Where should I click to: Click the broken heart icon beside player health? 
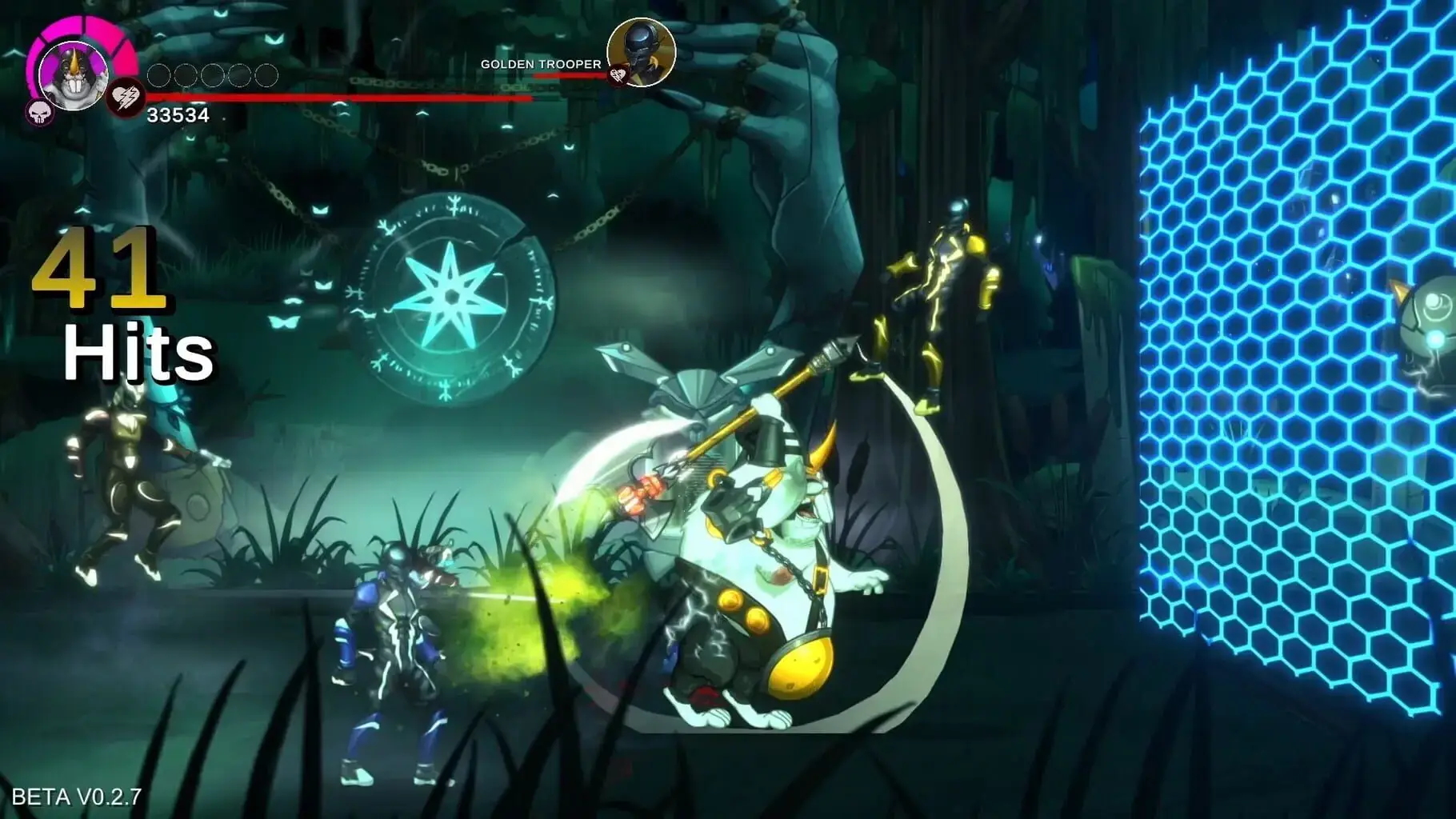(126, 98)
